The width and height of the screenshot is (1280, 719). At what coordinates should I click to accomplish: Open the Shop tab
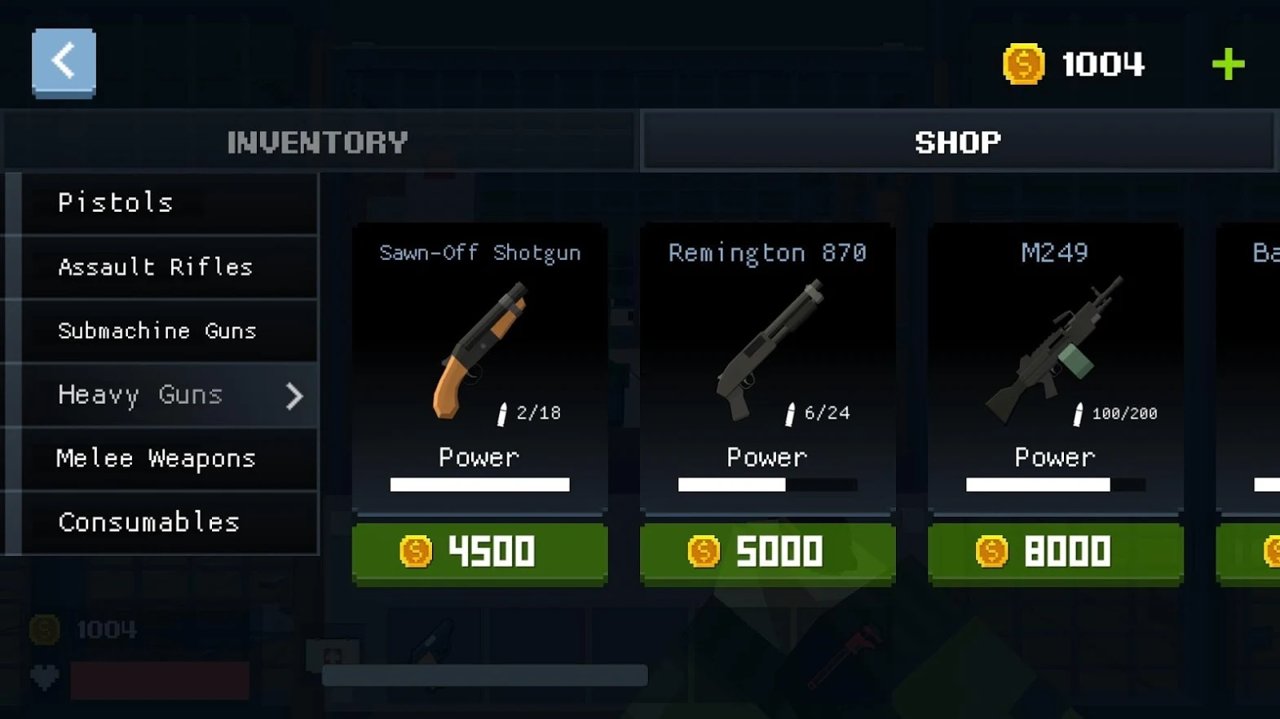click(x=958, y=142)
